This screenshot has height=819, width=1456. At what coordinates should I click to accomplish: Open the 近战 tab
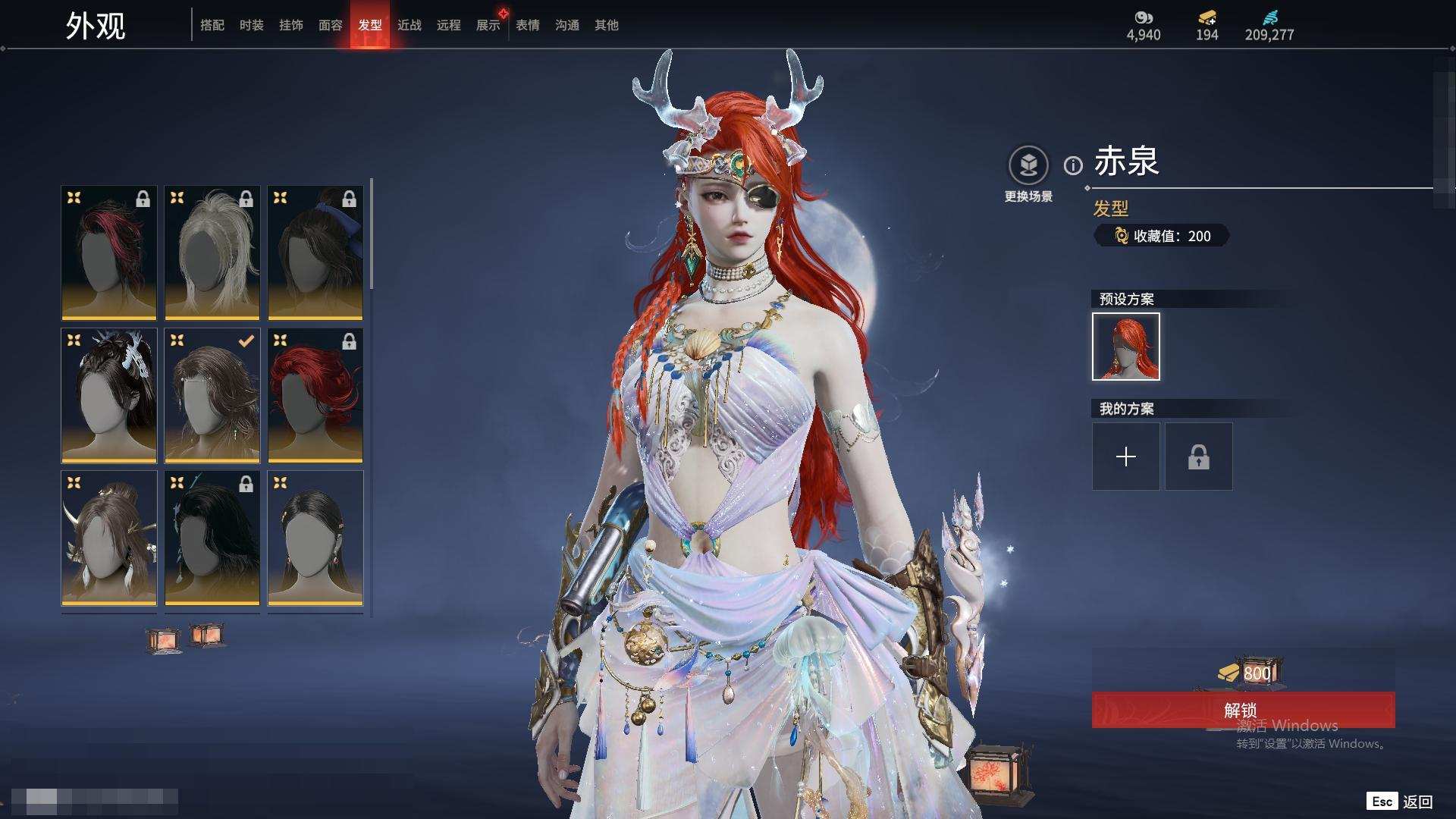[x=409, y=25]
